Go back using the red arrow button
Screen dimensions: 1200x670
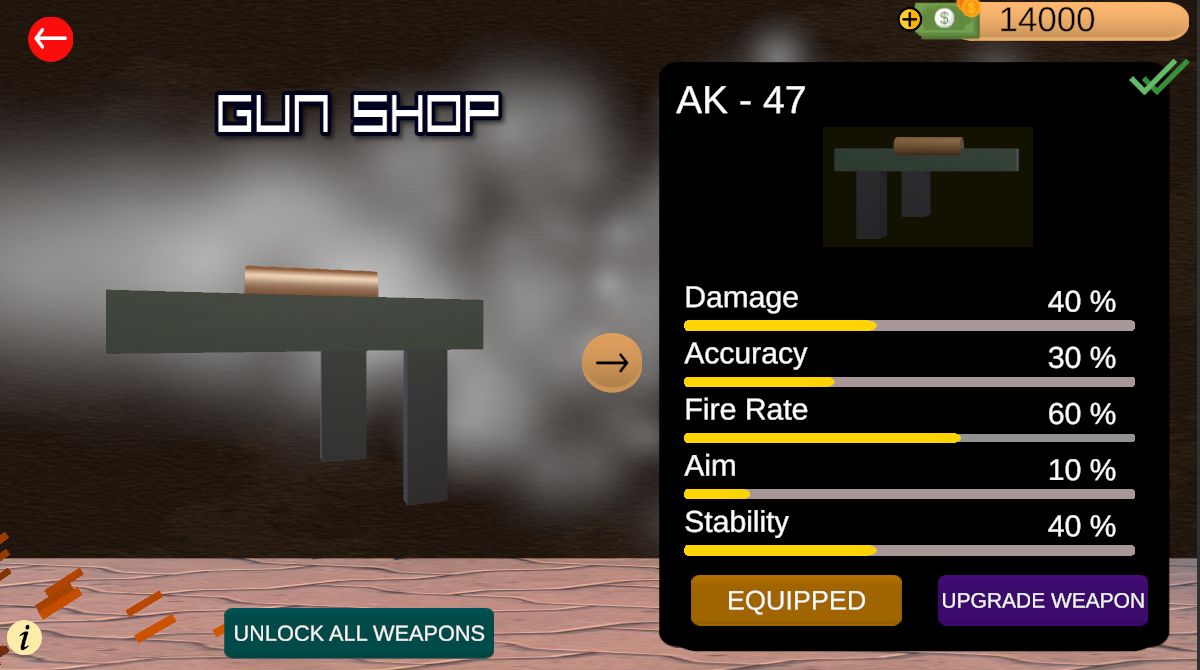50,40
